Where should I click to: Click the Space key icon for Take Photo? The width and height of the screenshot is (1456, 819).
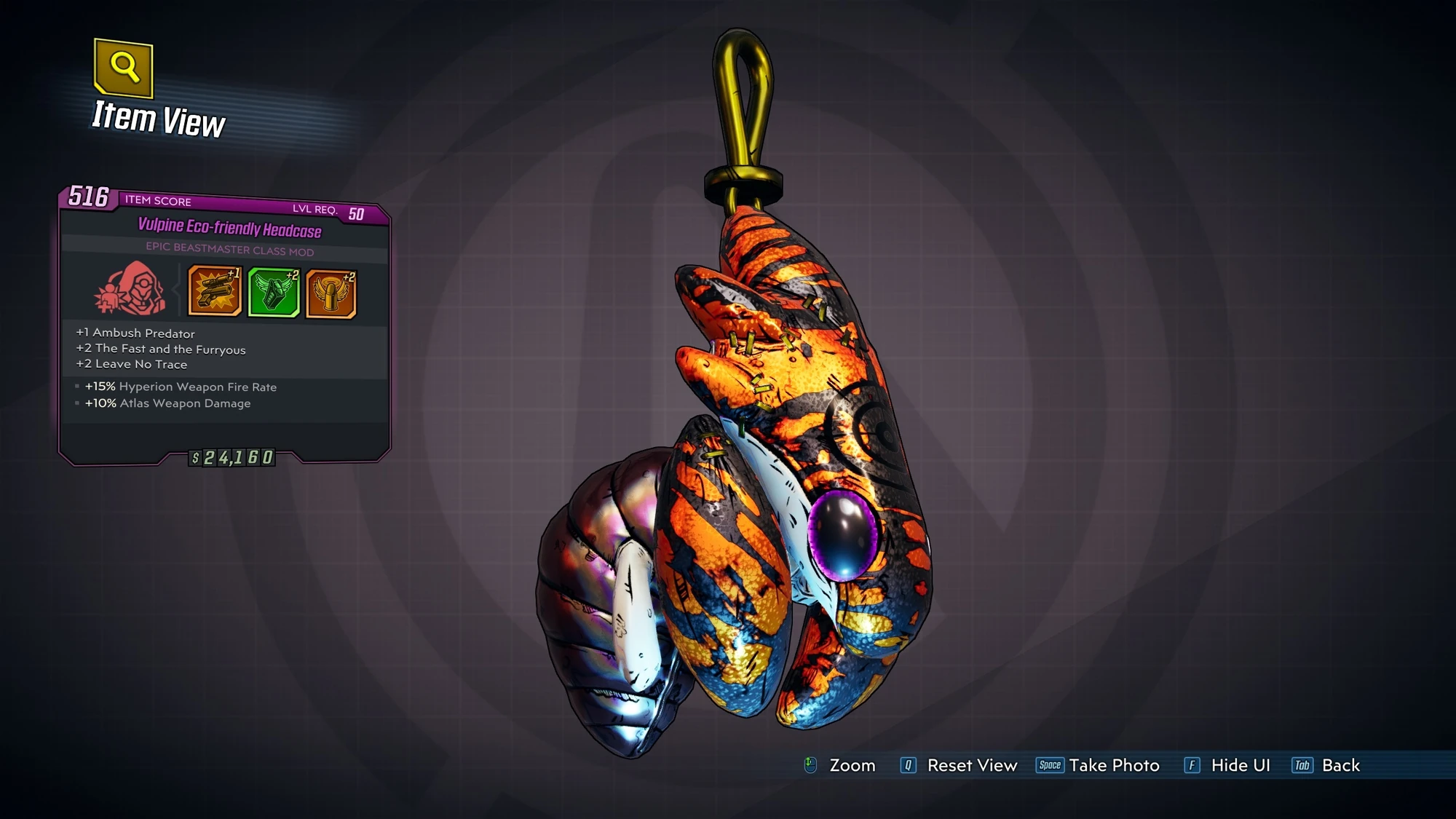[1048, 765]
